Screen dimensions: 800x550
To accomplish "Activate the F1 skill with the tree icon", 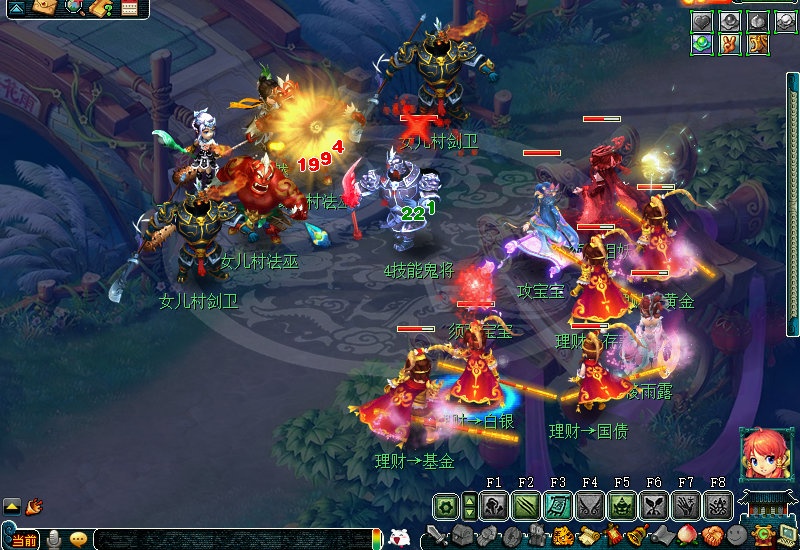I will click(x=494, y=506).
